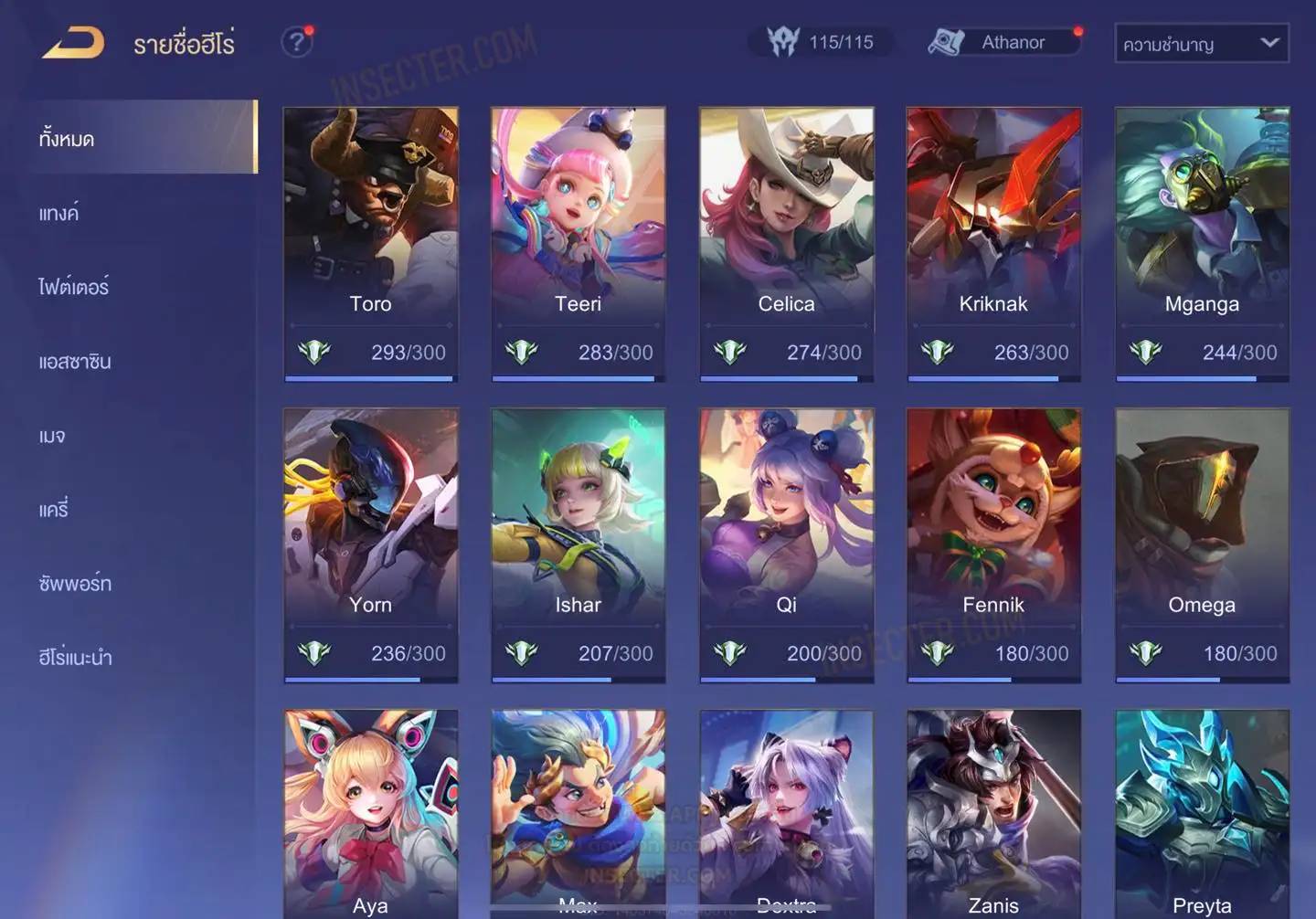
Task: Select the Mganga hero card
Action: [x=1202, y=242]
